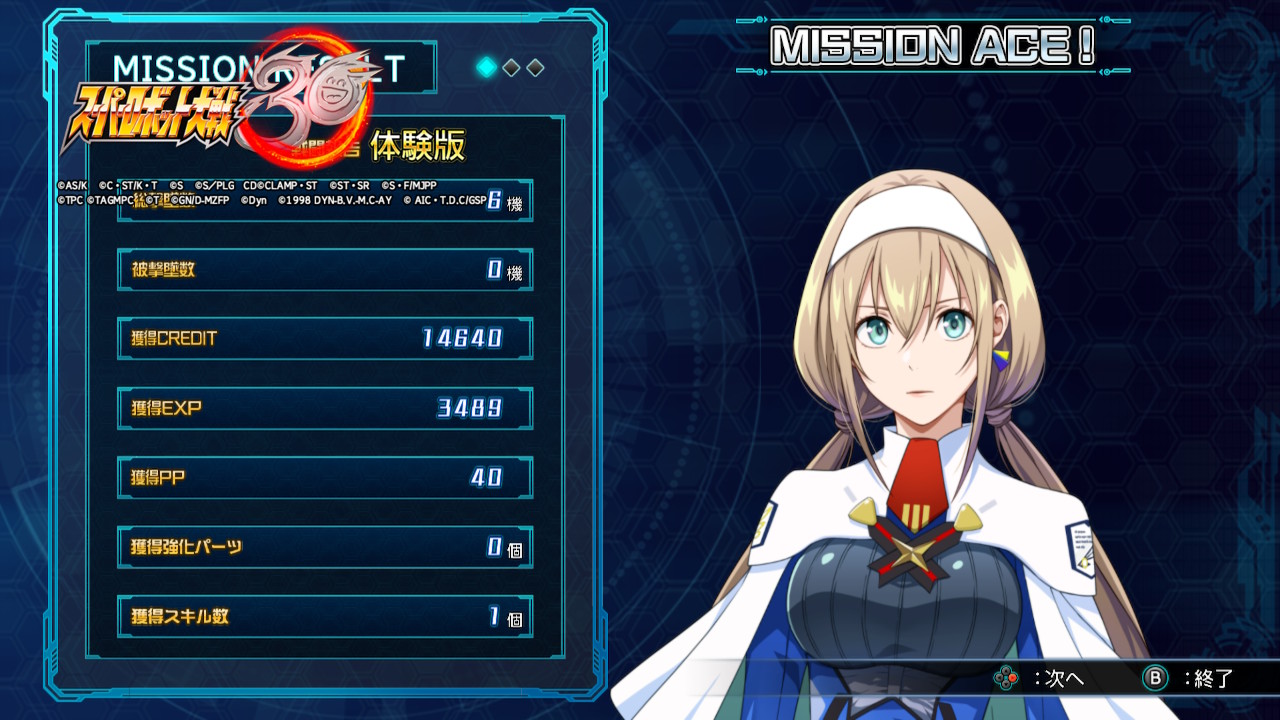Select the highlighted cyan page indicator diamond

487,67
